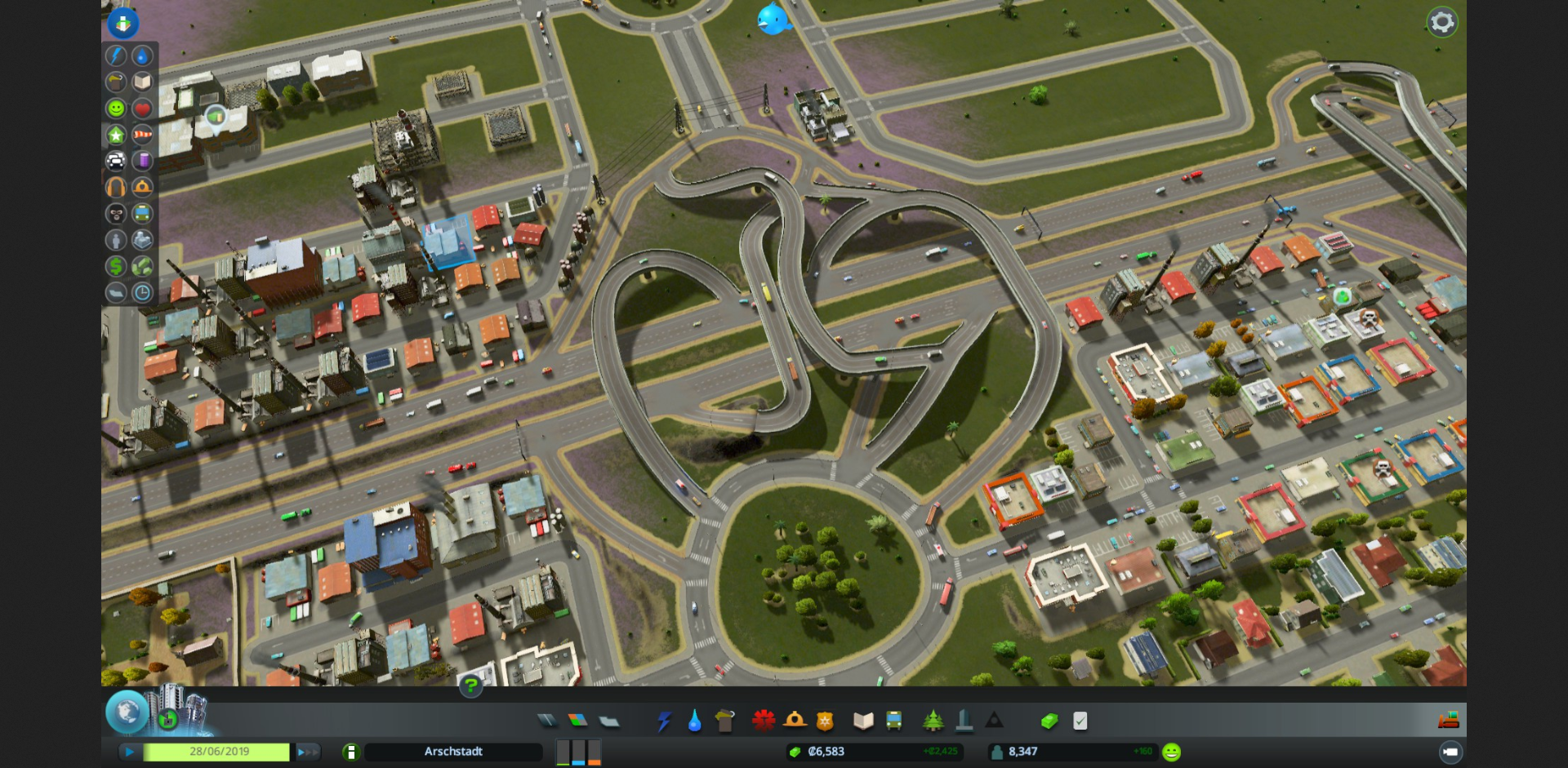Show the health heart info view
Viewport: 1568px width, 768px height.
click(142, 108)
